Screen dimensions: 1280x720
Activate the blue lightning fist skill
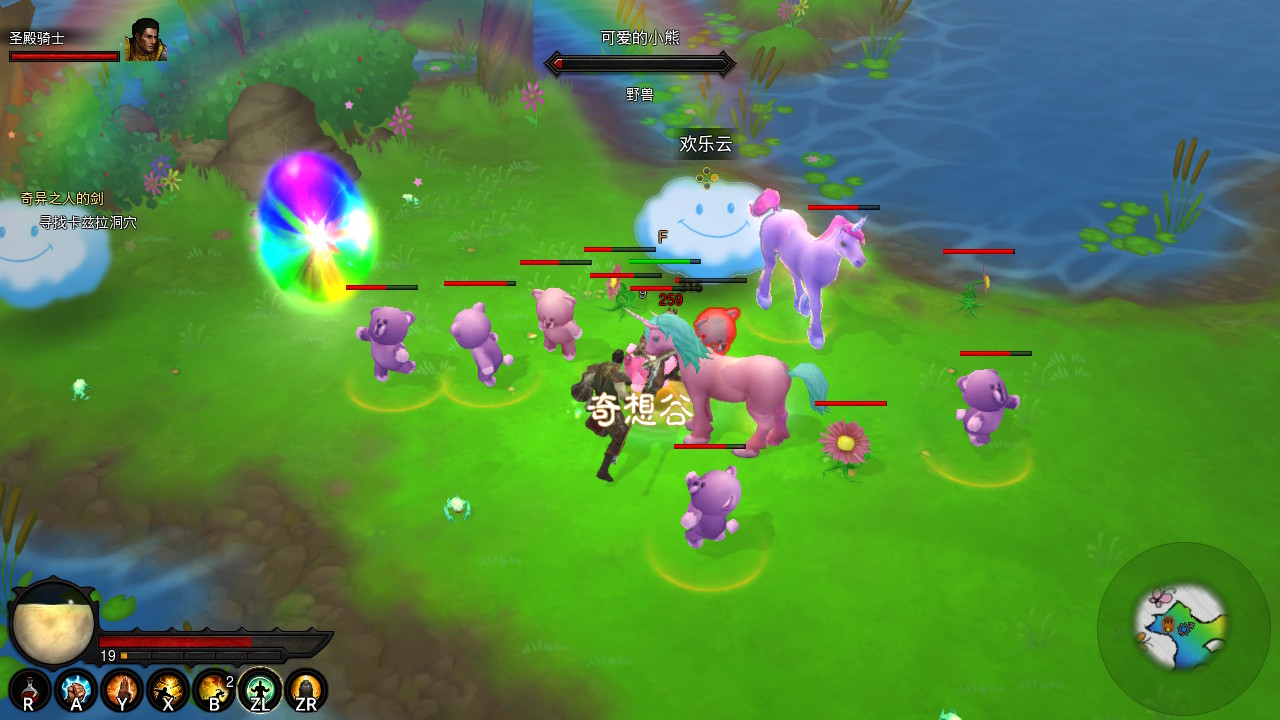point(76,690)
